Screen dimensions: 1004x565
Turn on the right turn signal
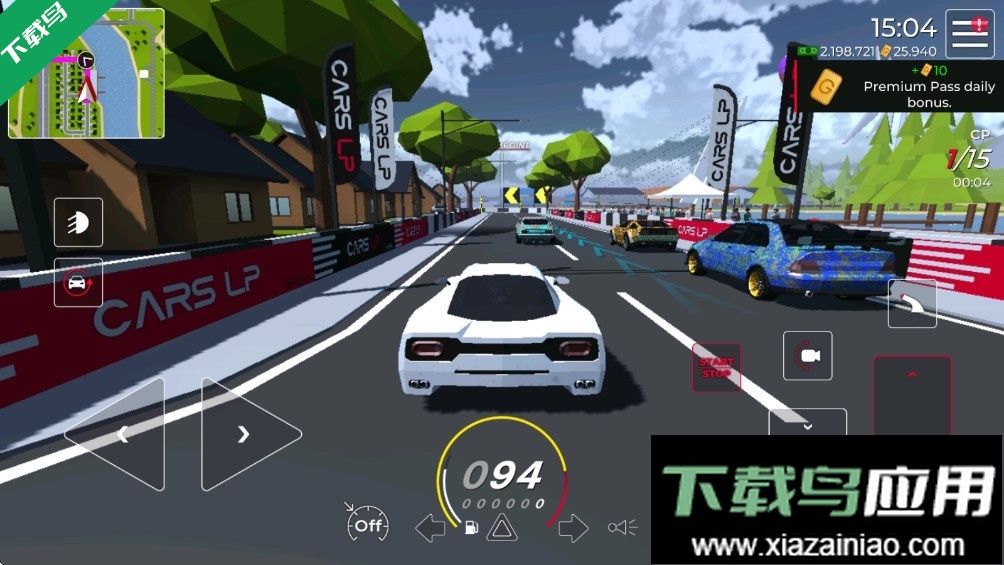[x=573, y=527]
